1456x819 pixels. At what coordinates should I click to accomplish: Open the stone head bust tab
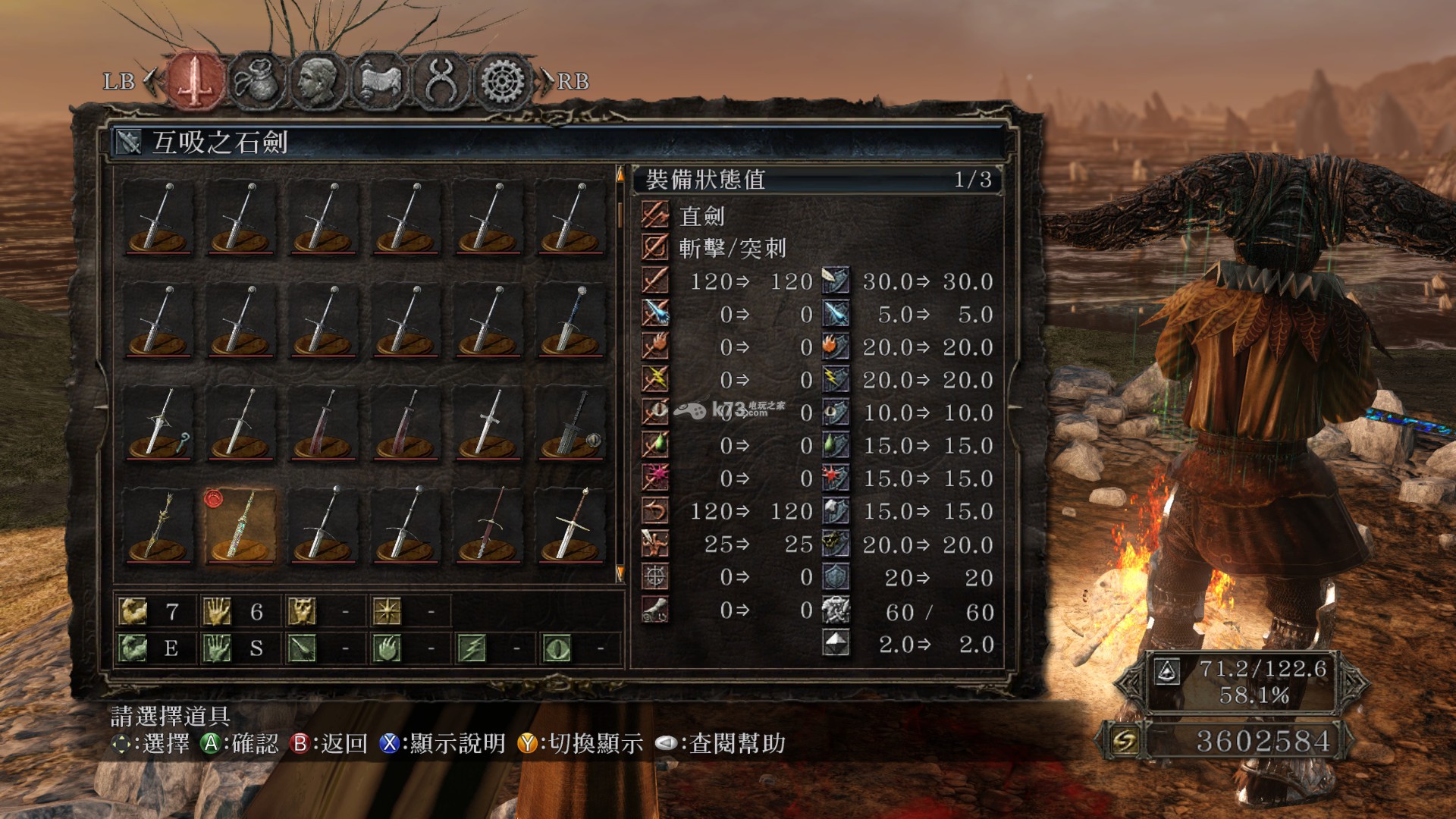pos(318,80)
